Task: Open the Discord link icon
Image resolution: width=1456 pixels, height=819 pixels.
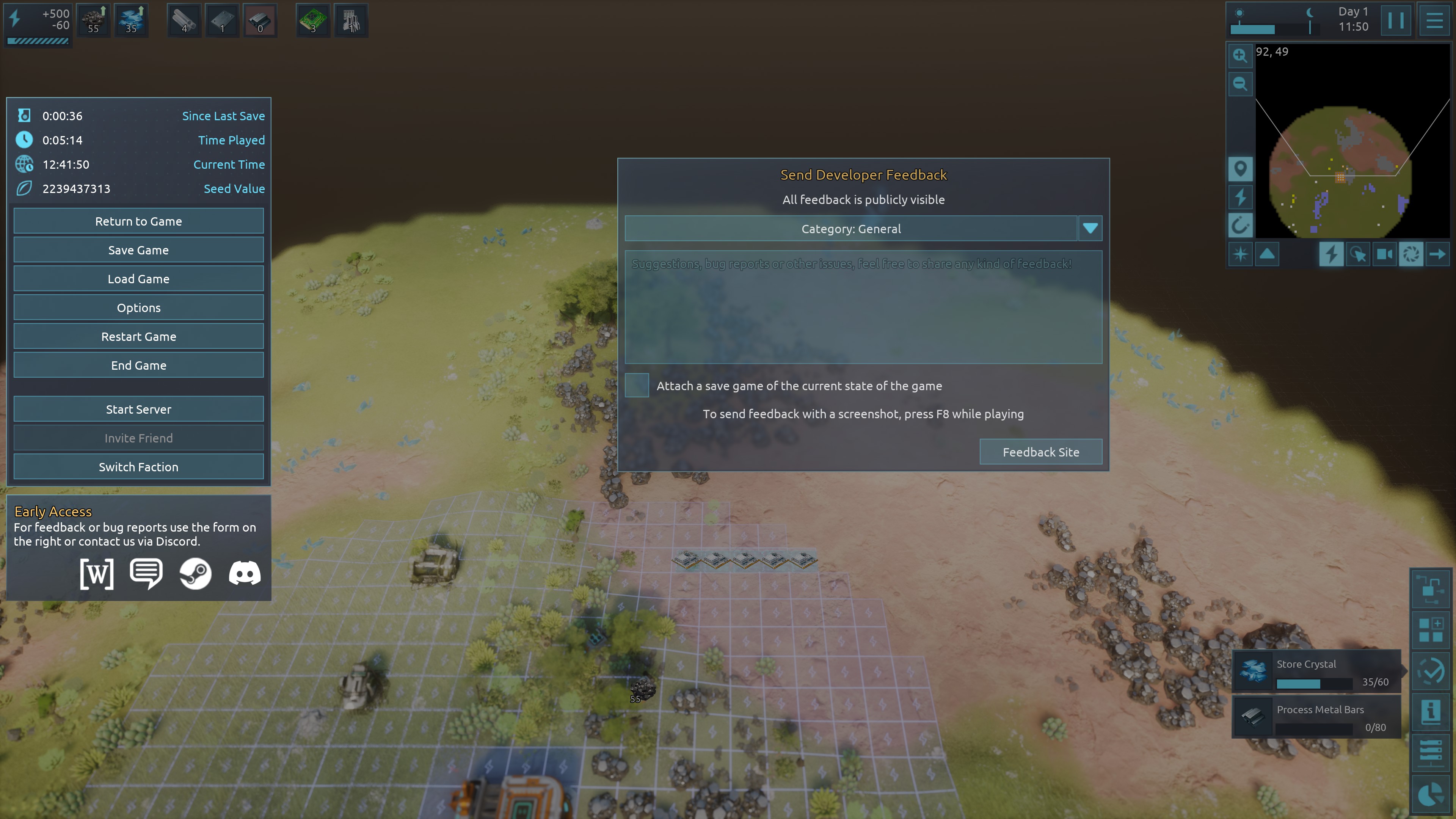Action: tap(244, 574)
